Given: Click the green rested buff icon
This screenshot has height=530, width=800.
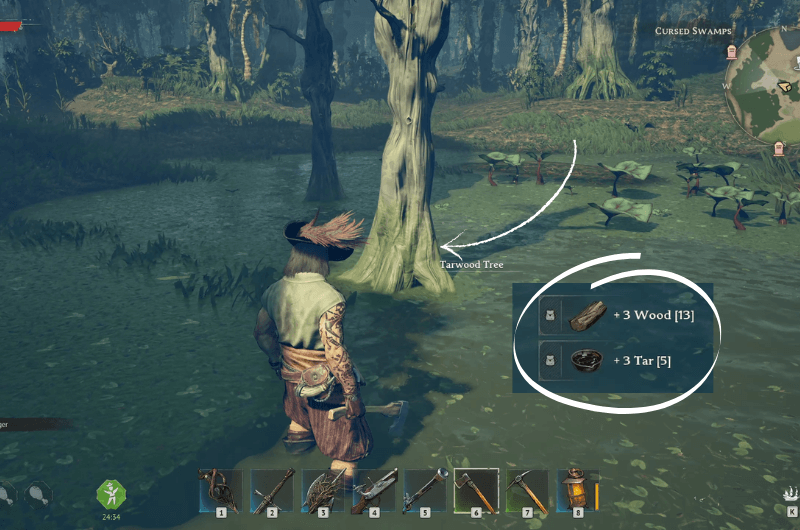Looking at the screenshot, I should (110, 493).
